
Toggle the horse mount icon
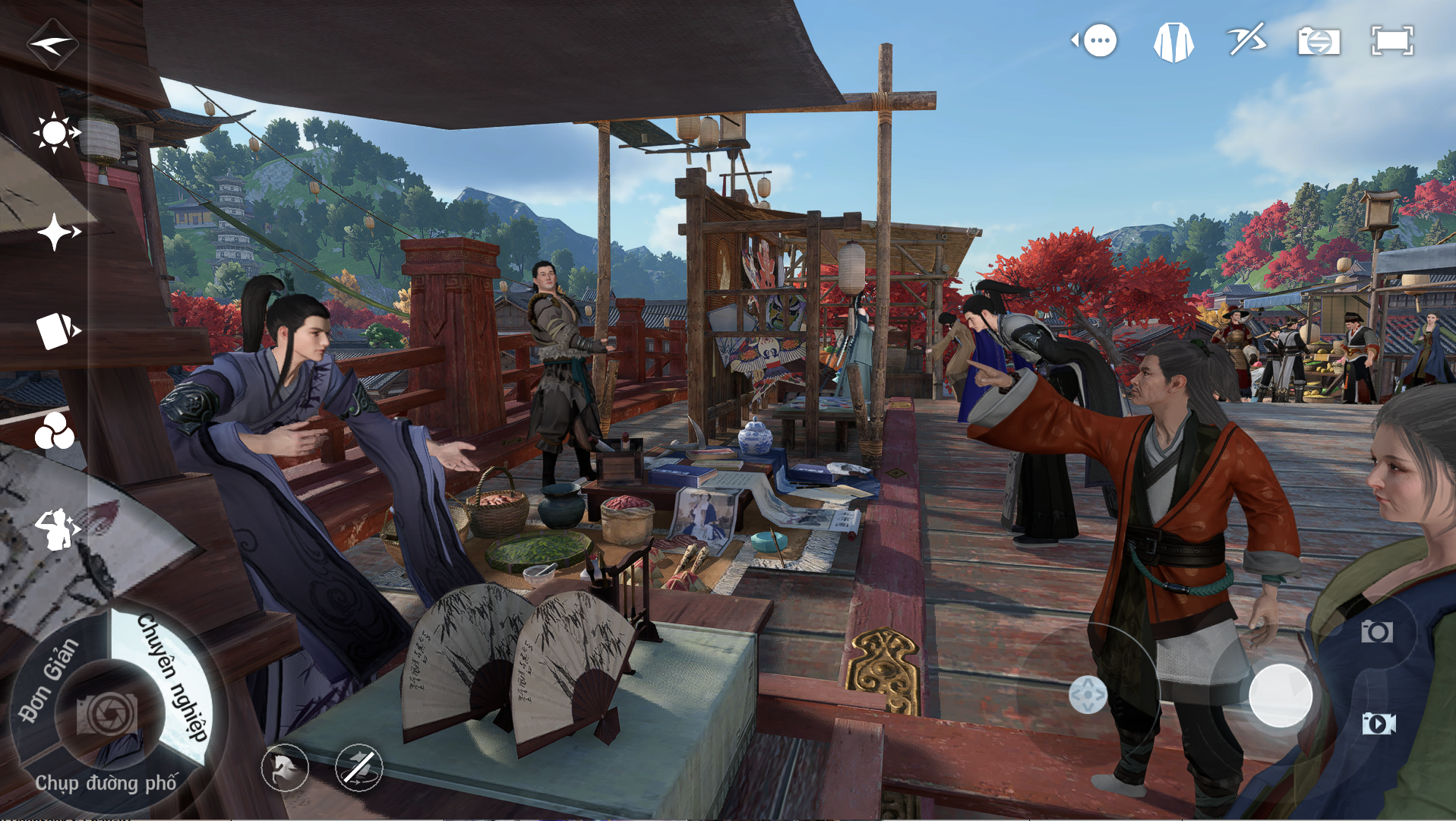285,768
